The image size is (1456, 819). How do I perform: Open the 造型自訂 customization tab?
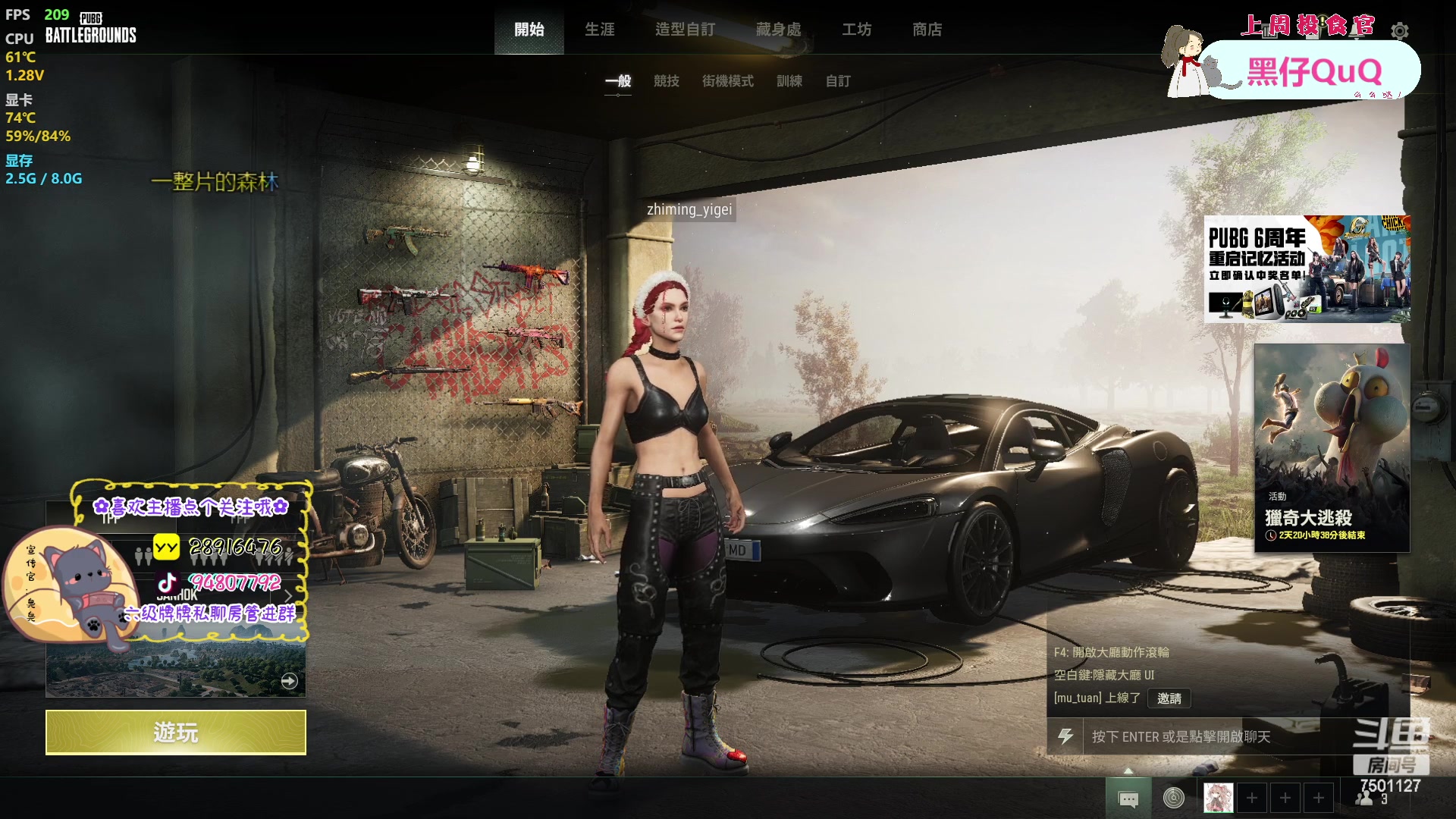(x=685, y=30)
